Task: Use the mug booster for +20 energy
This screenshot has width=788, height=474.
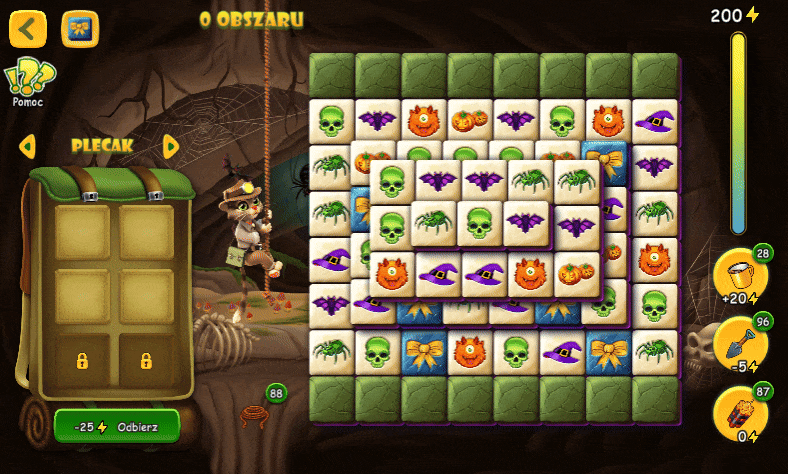Action: point(740,277)
